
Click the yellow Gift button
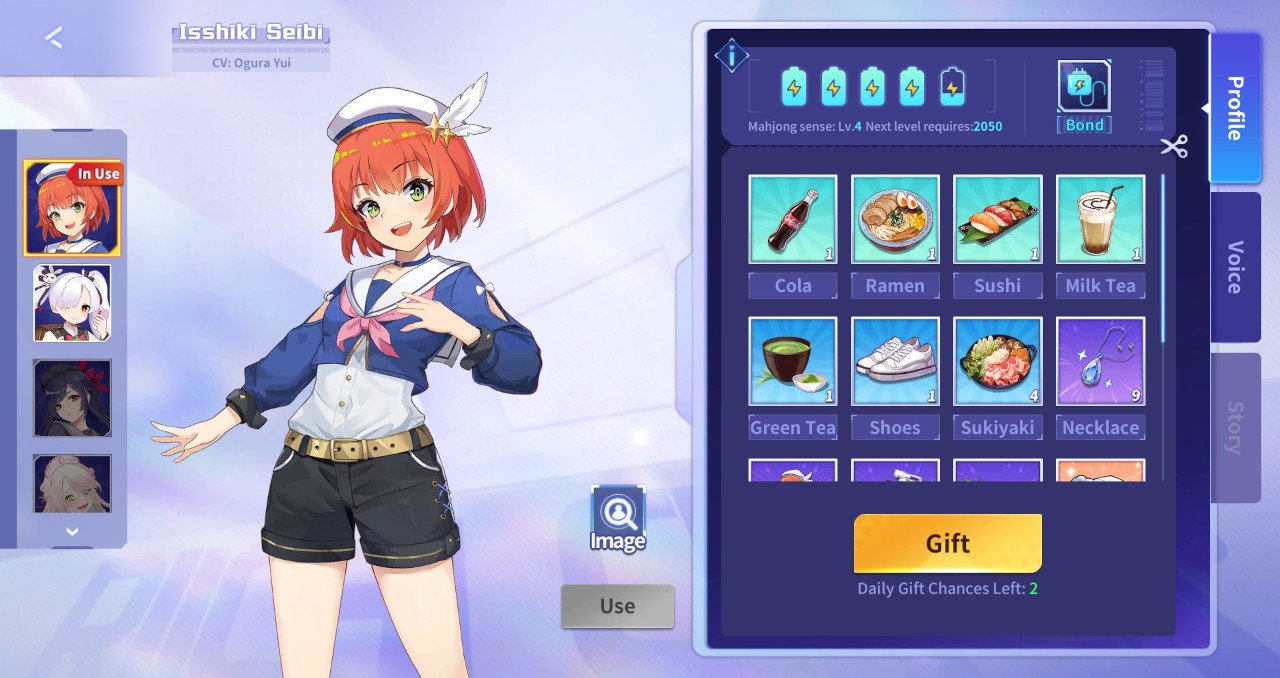pos(947,543)
